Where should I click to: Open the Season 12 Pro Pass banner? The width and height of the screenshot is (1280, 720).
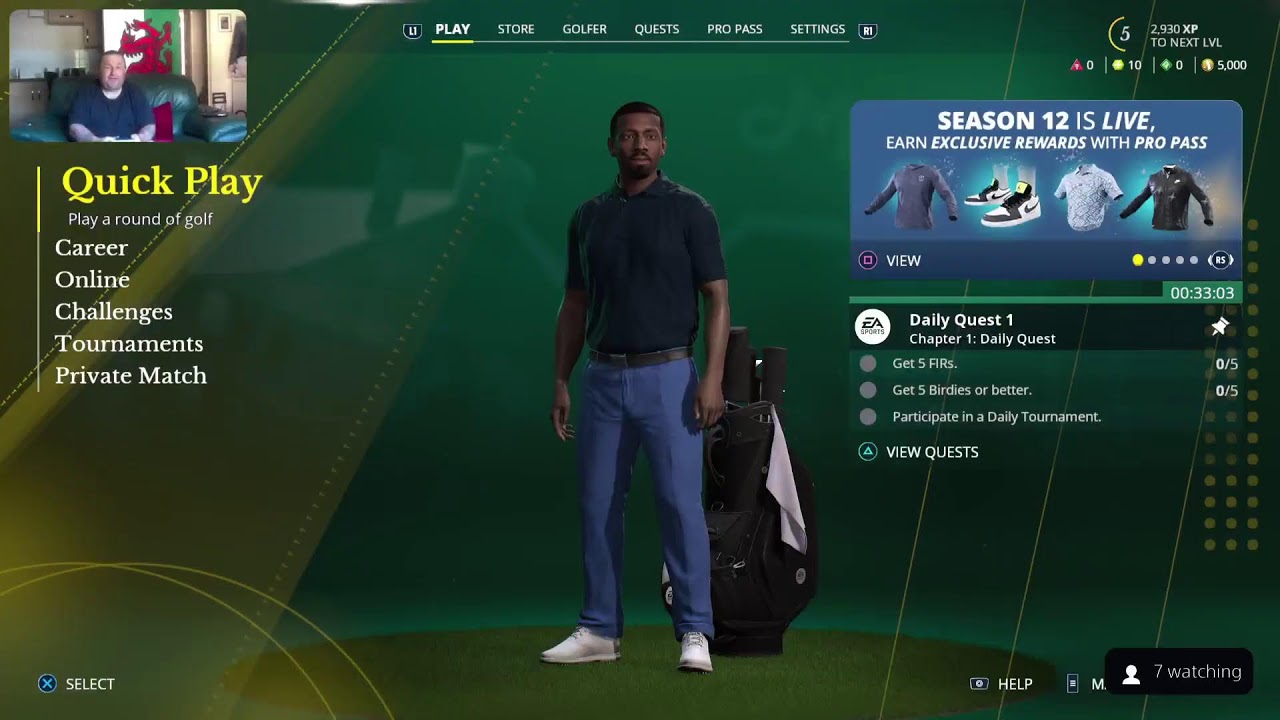(x=1045, y=175)
